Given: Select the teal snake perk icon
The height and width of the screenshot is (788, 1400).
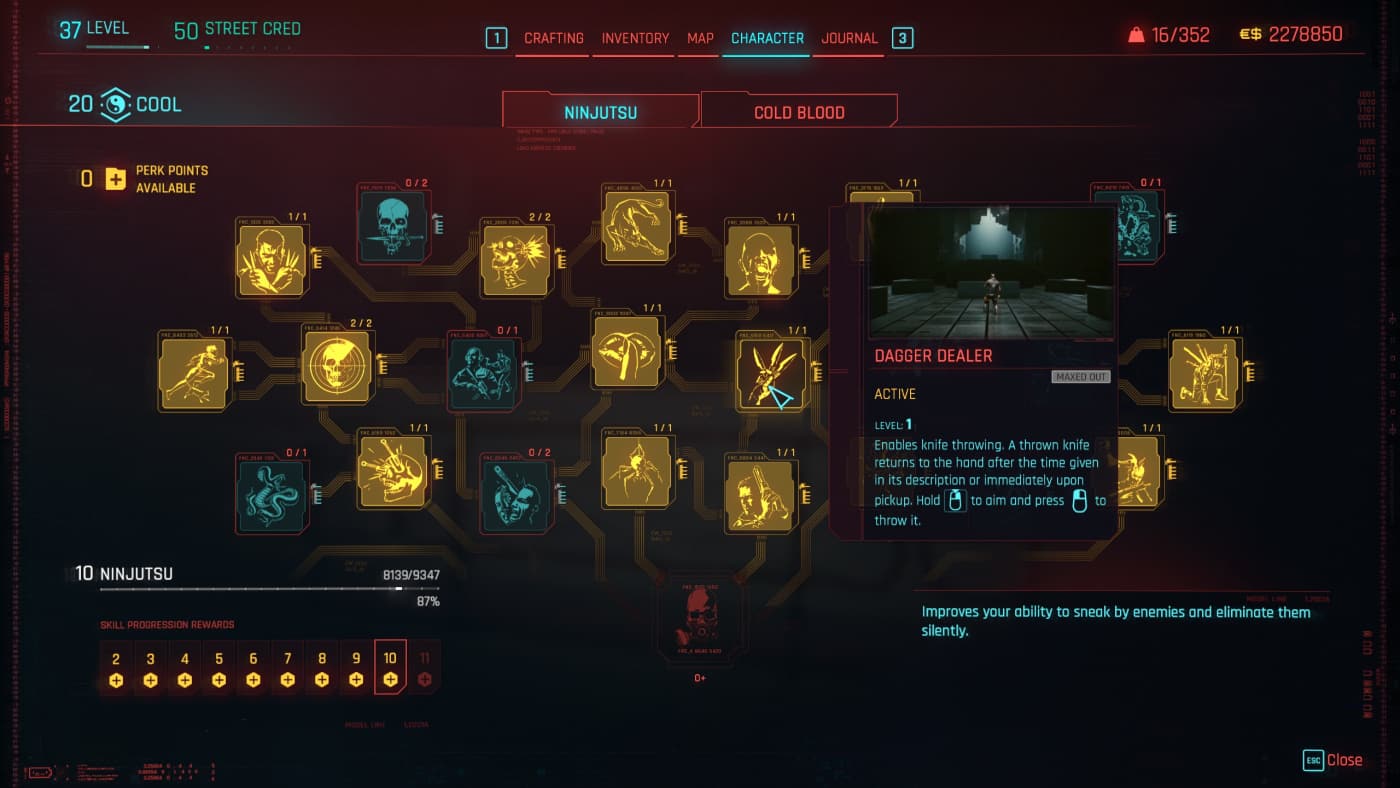Looking at the screenshot, I should click(x=272, y=495).
